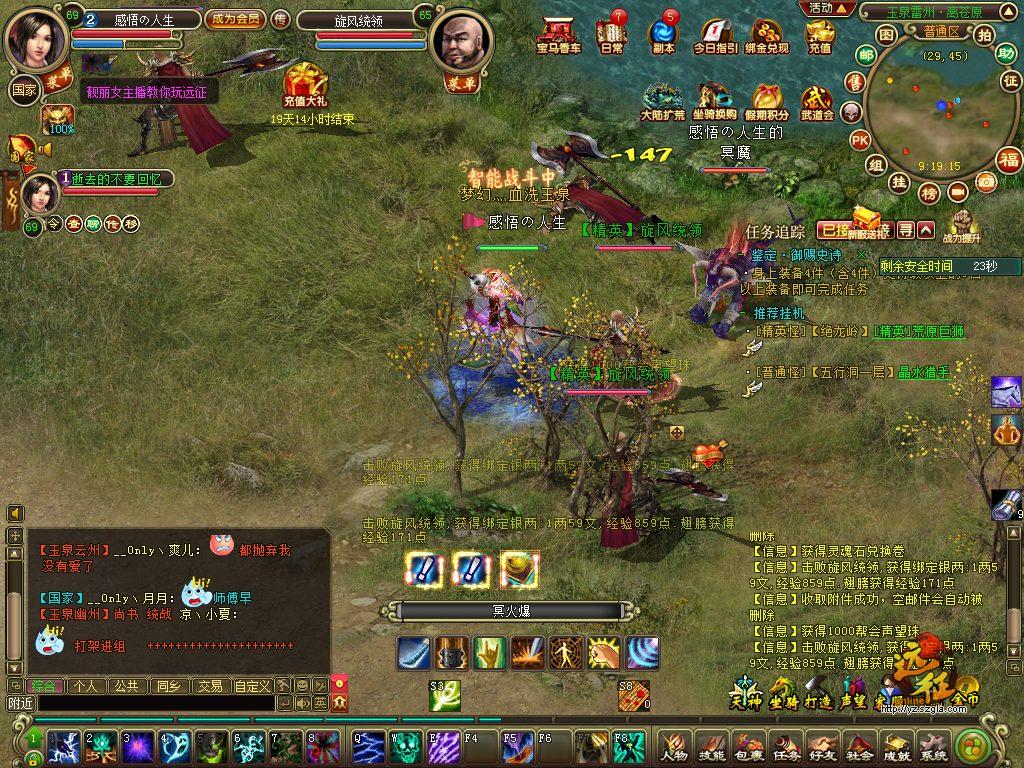Screen dimensions: 1024x768
Task: Open the 充值 recharge shop icon
Action: point(820,36)
